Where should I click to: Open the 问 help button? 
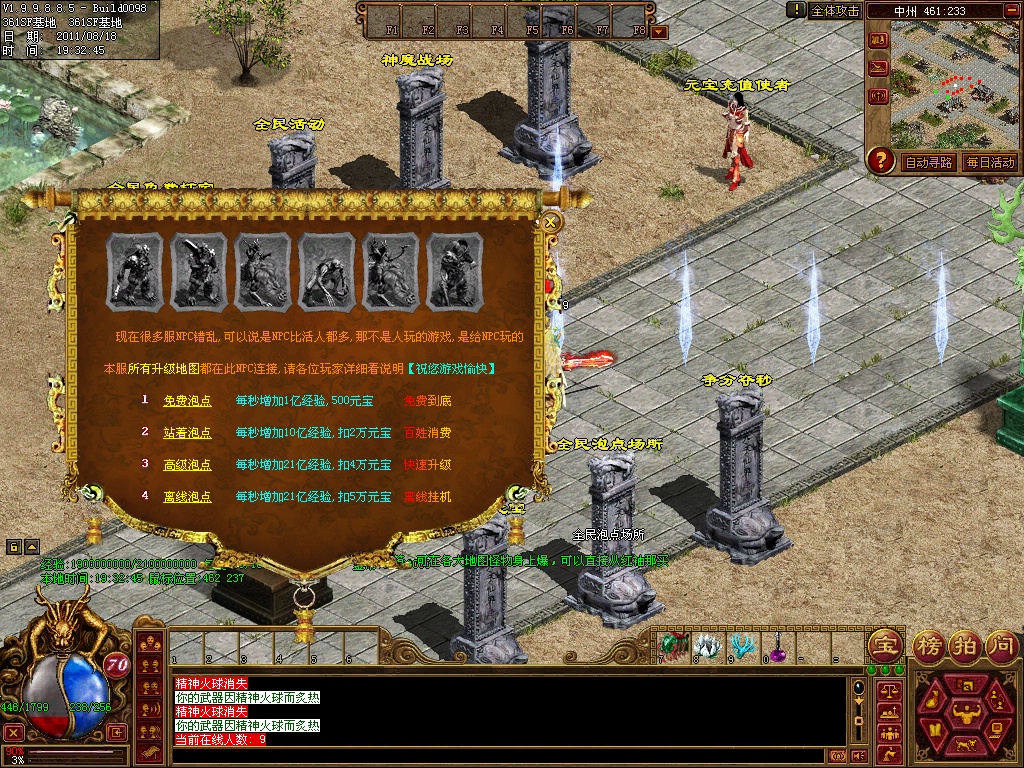click(x=1001, y=644)
